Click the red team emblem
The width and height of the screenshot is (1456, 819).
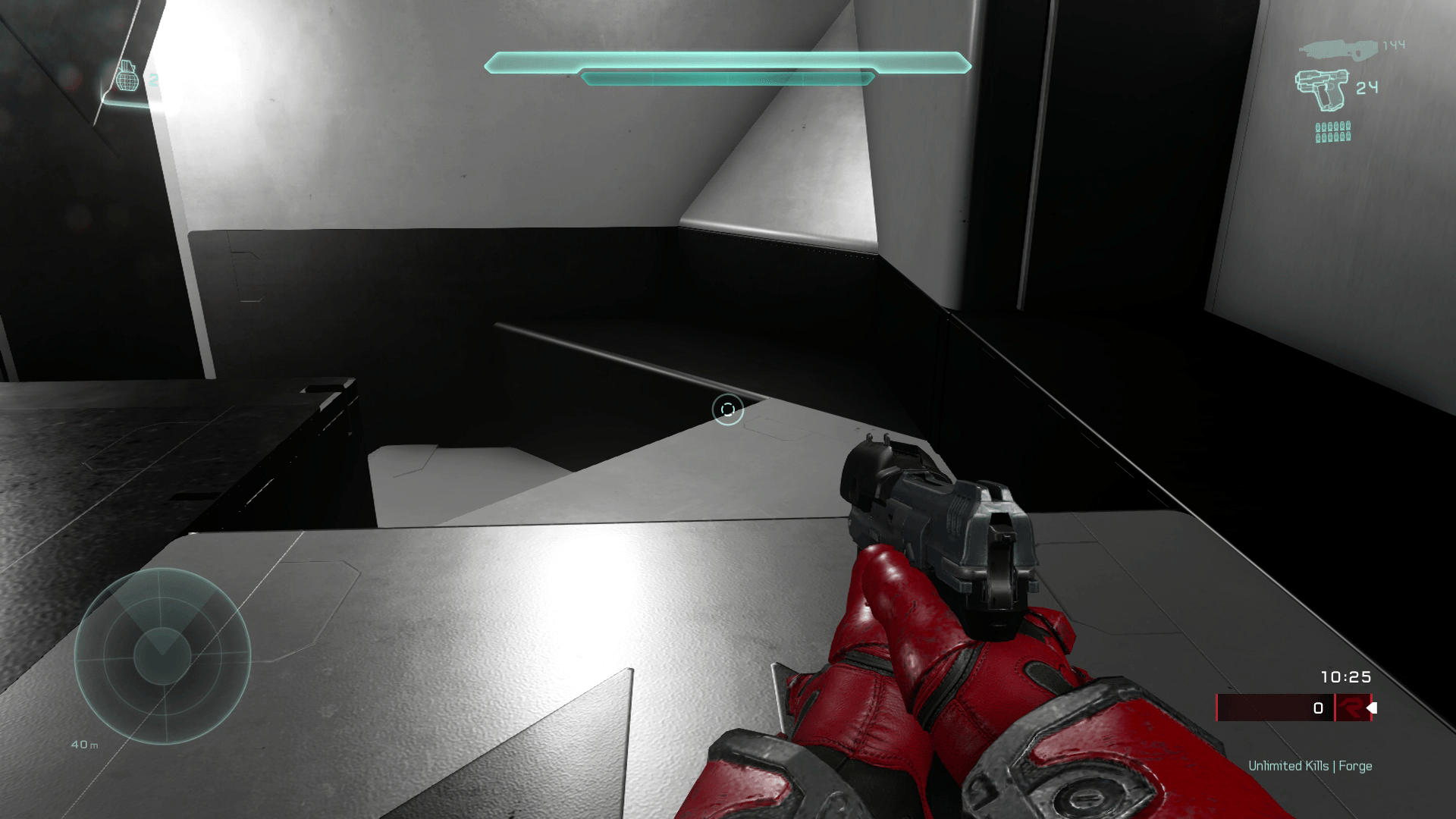click(1350, 708)
